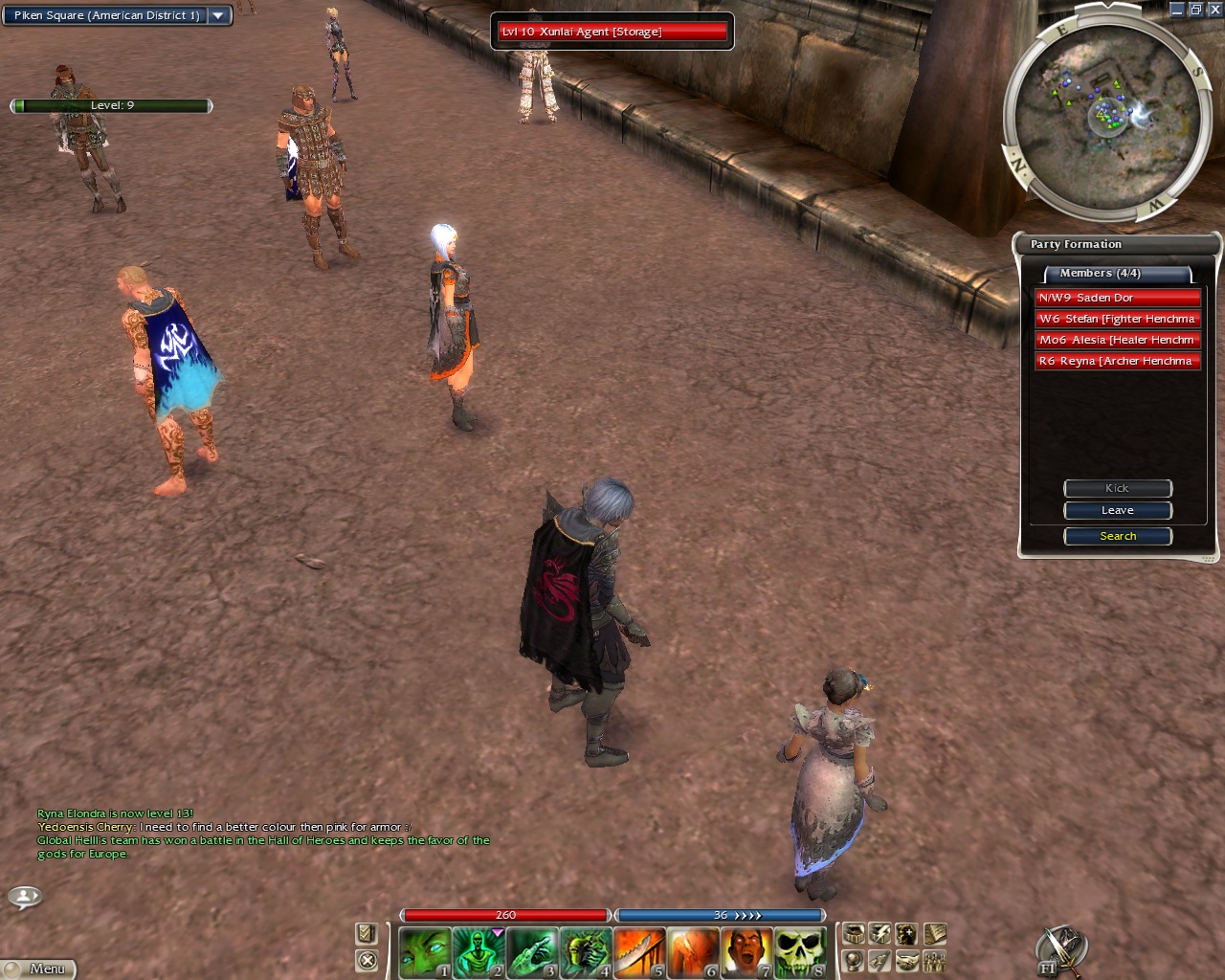The height and width of the screenshot is (980, 1225).
Task: Select Stefan the Fighter Henchman
Action: (1117, 319)
